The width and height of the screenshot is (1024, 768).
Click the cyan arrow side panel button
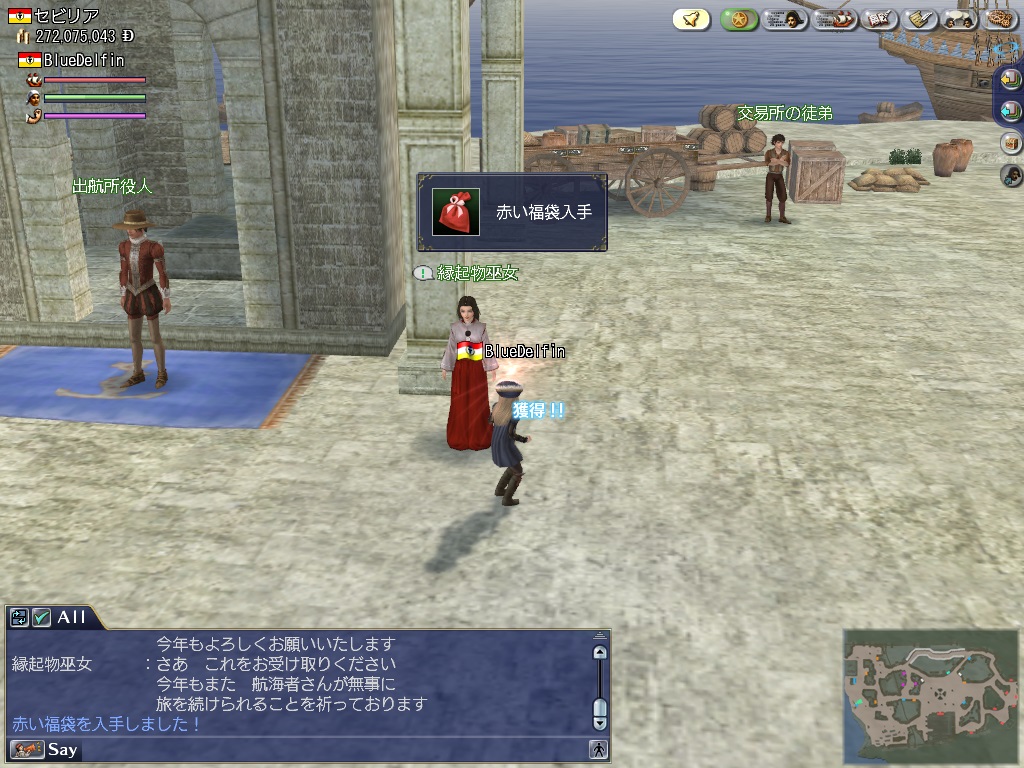[x=1011, y=111]
